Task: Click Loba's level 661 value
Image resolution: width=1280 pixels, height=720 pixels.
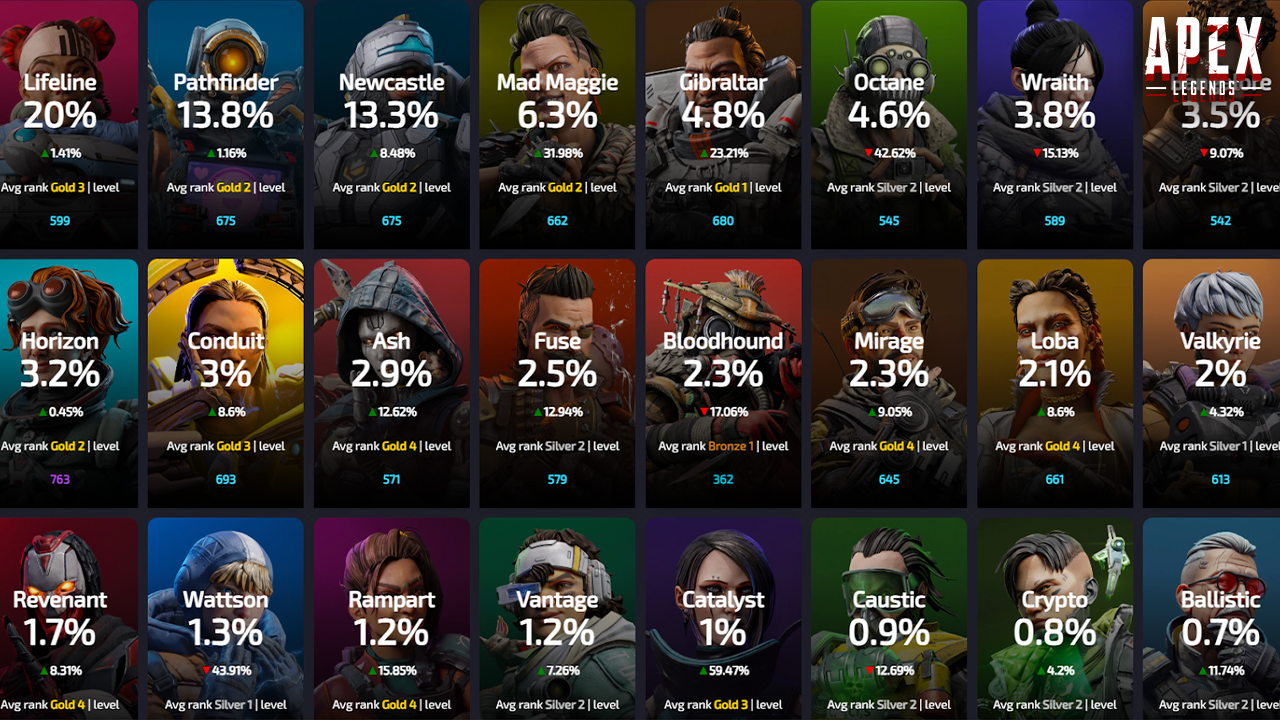Action: click(1054, 479)
